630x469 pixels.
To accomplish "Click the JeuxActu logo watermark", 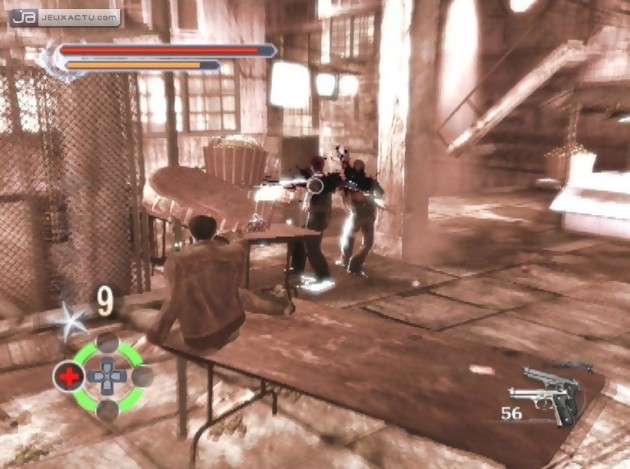I will (67, 17).
